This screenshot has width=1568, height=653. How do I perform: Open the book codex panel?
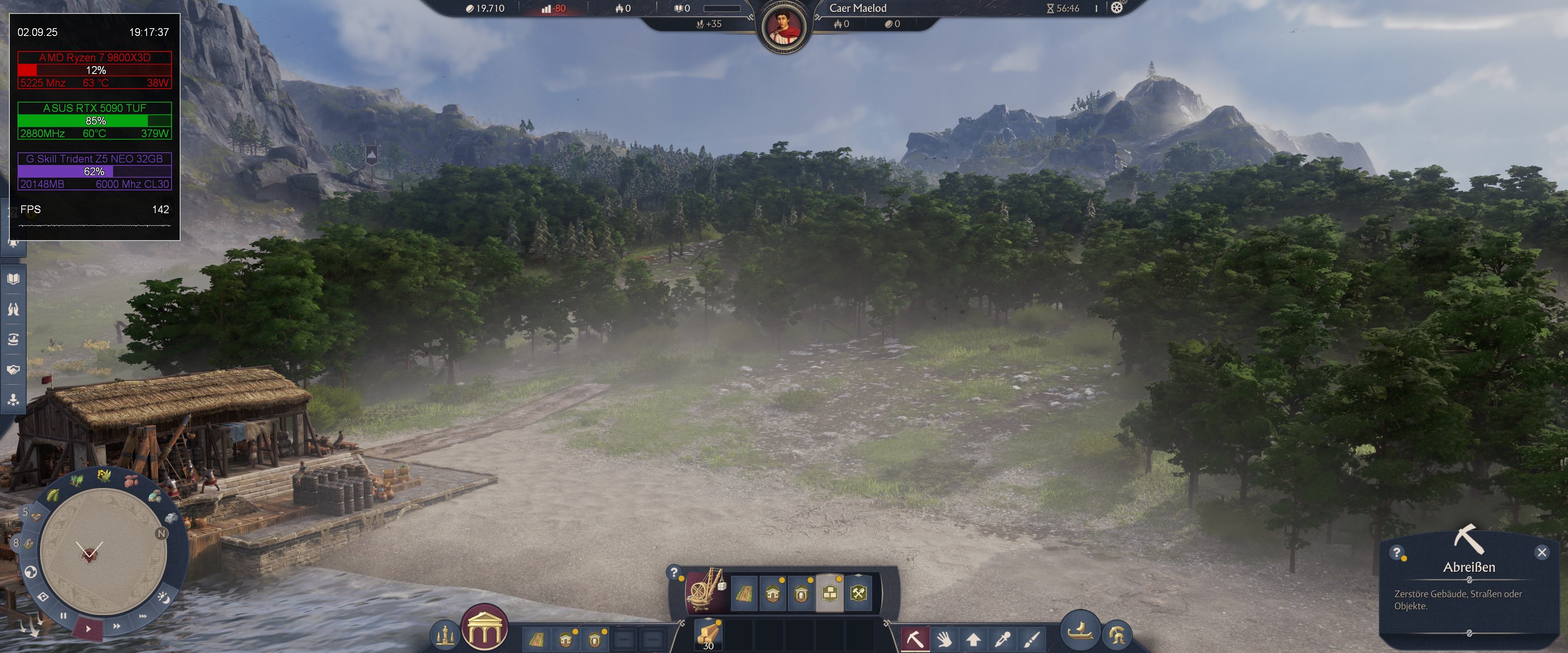(13, 279)
